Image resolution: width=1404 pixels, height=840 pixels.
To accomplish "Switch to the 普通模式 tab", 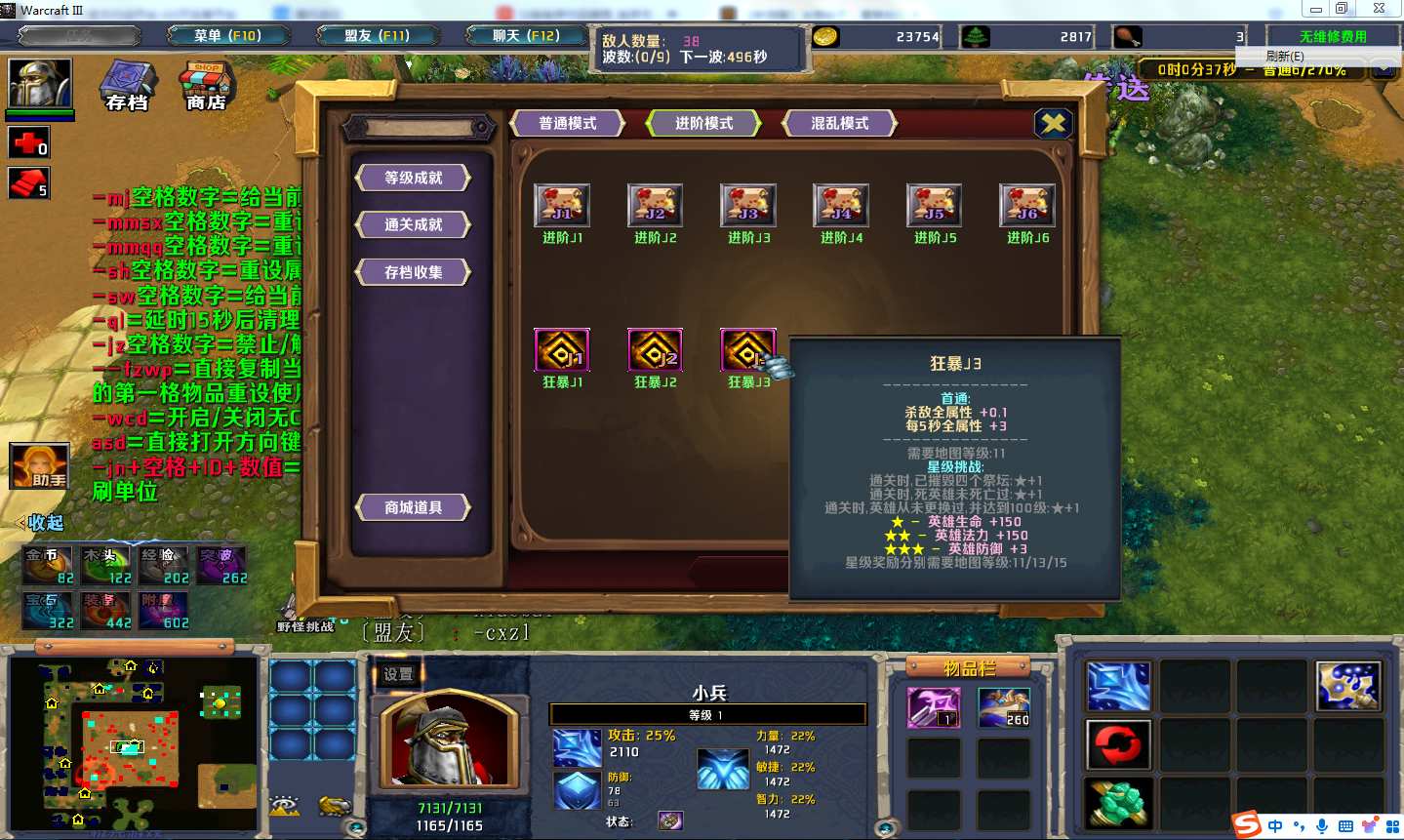I will pyautogui.click(x=567, y=124).
